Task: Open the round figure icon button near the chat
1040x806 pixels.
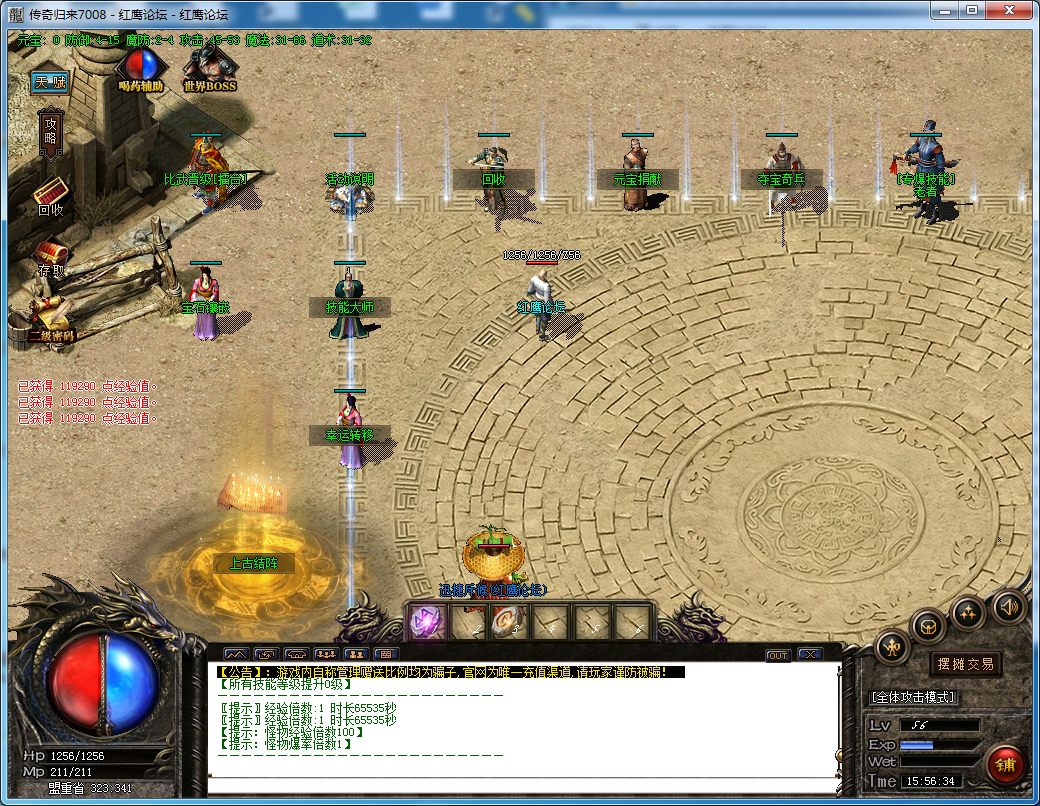Action: tap(893, 648)
